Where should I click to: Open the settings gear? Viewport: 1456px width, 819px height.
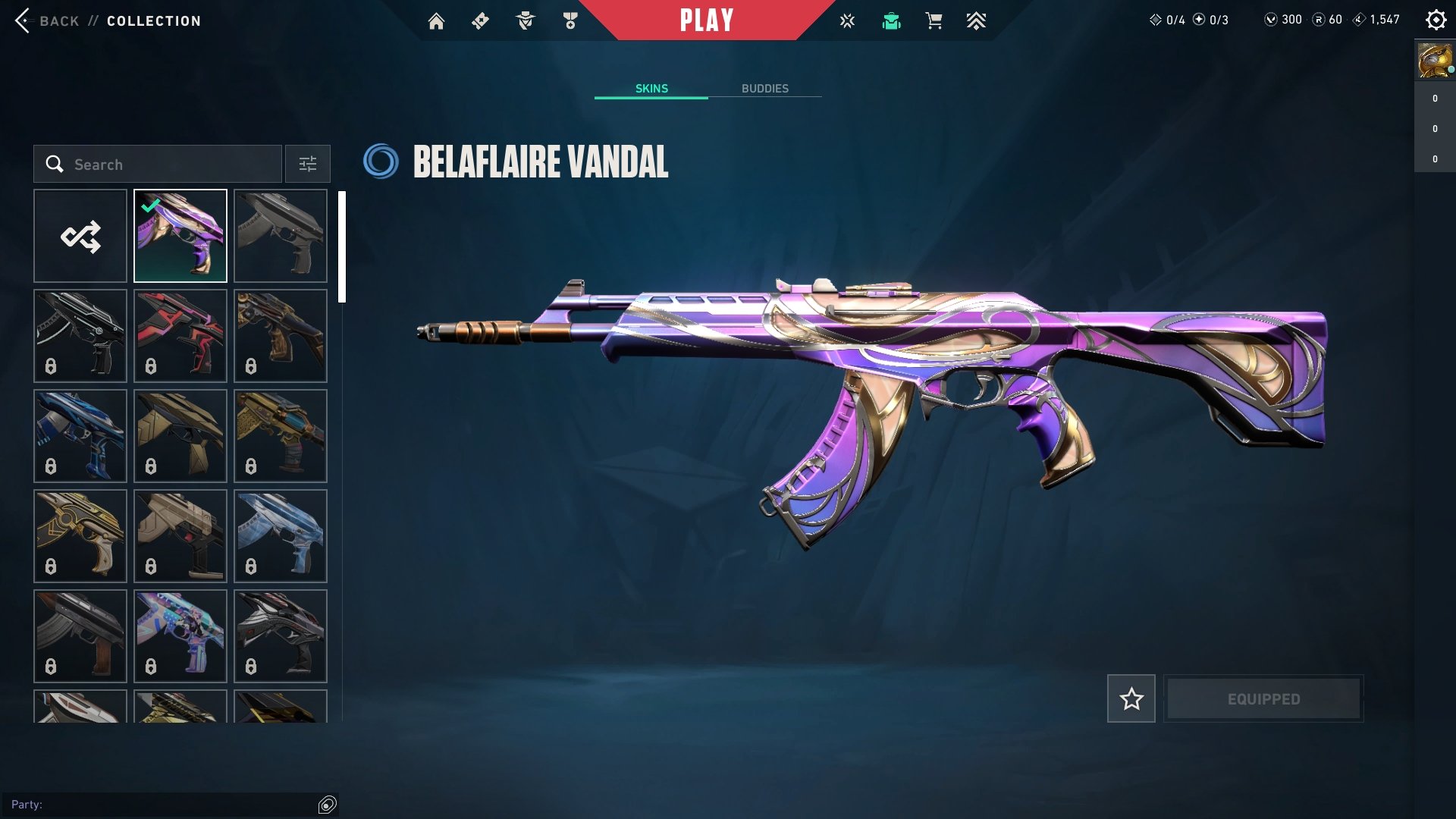coord(1436,20)
